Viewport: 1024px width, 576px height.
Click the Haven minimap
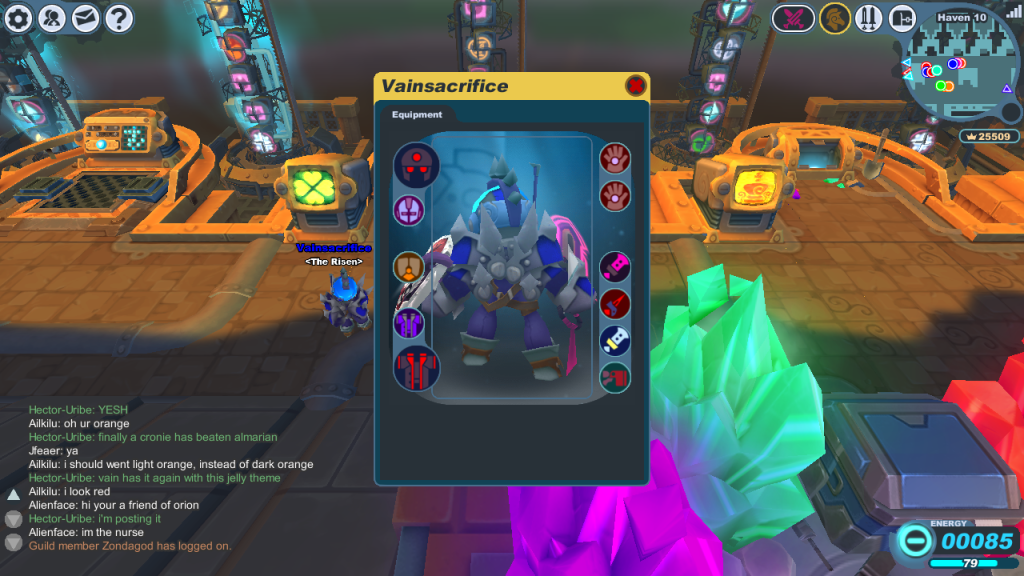click(962, 72)
